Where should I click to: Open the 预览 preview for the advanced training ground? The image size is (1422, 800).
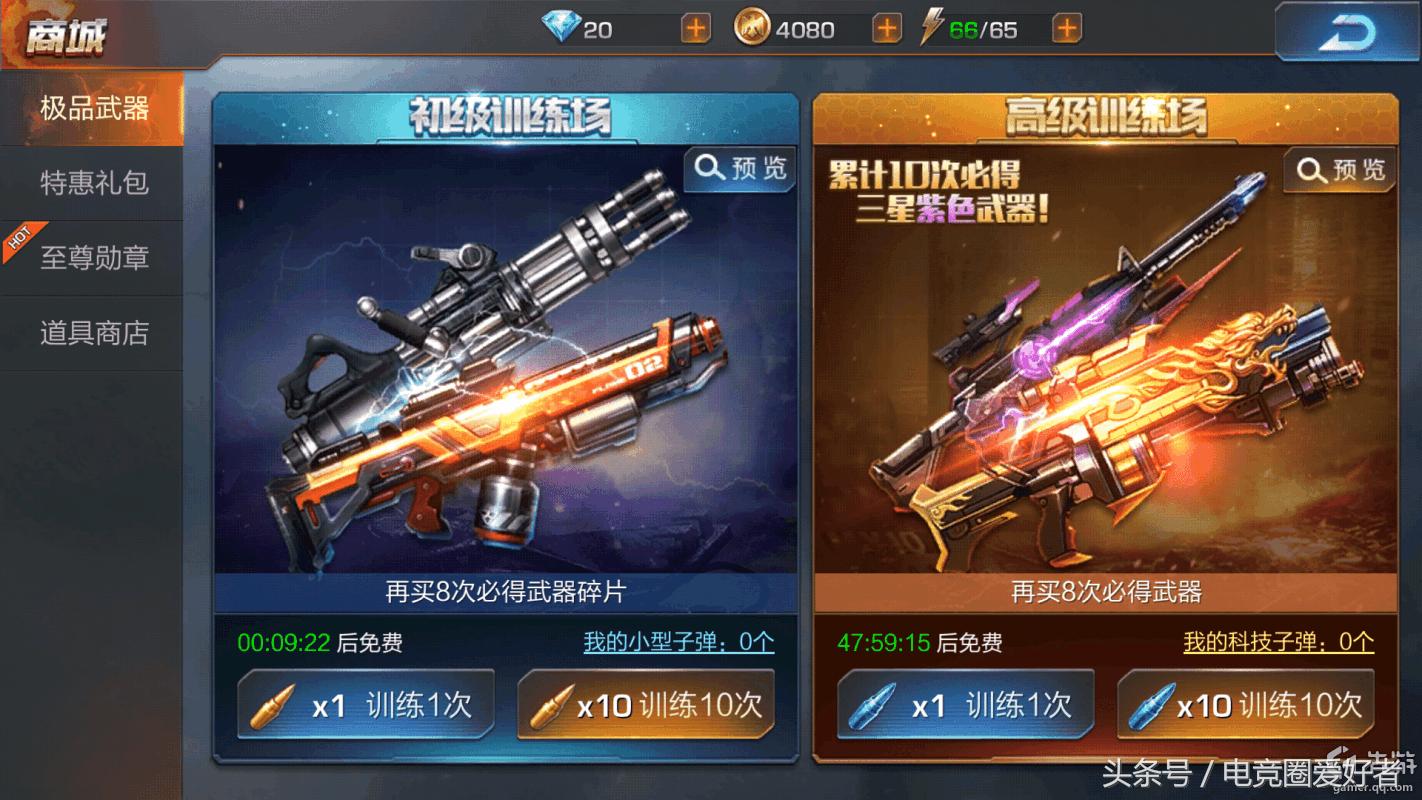click(1337, 169)
